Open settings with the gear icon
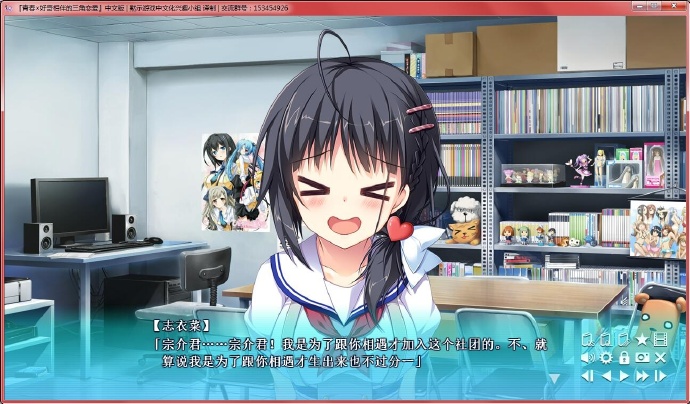 606,358
